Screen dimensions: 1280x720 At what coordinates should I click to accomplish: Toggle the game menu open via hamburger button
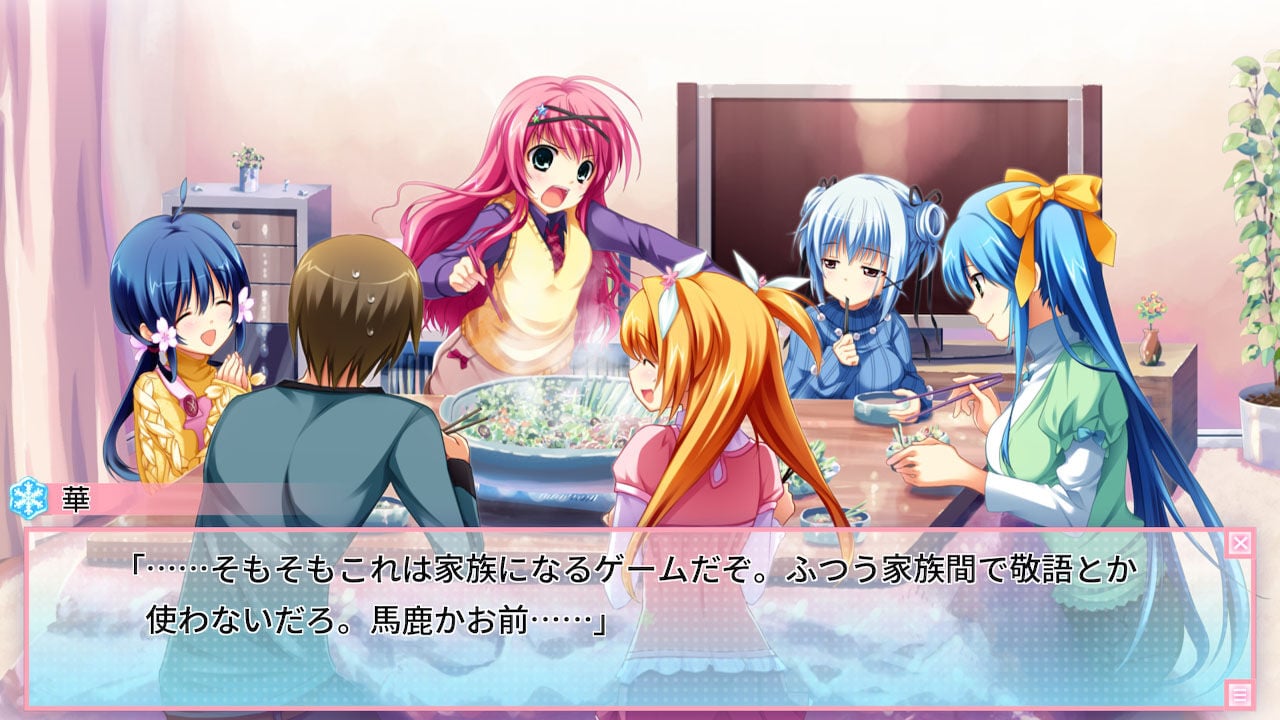[1240, 694]
